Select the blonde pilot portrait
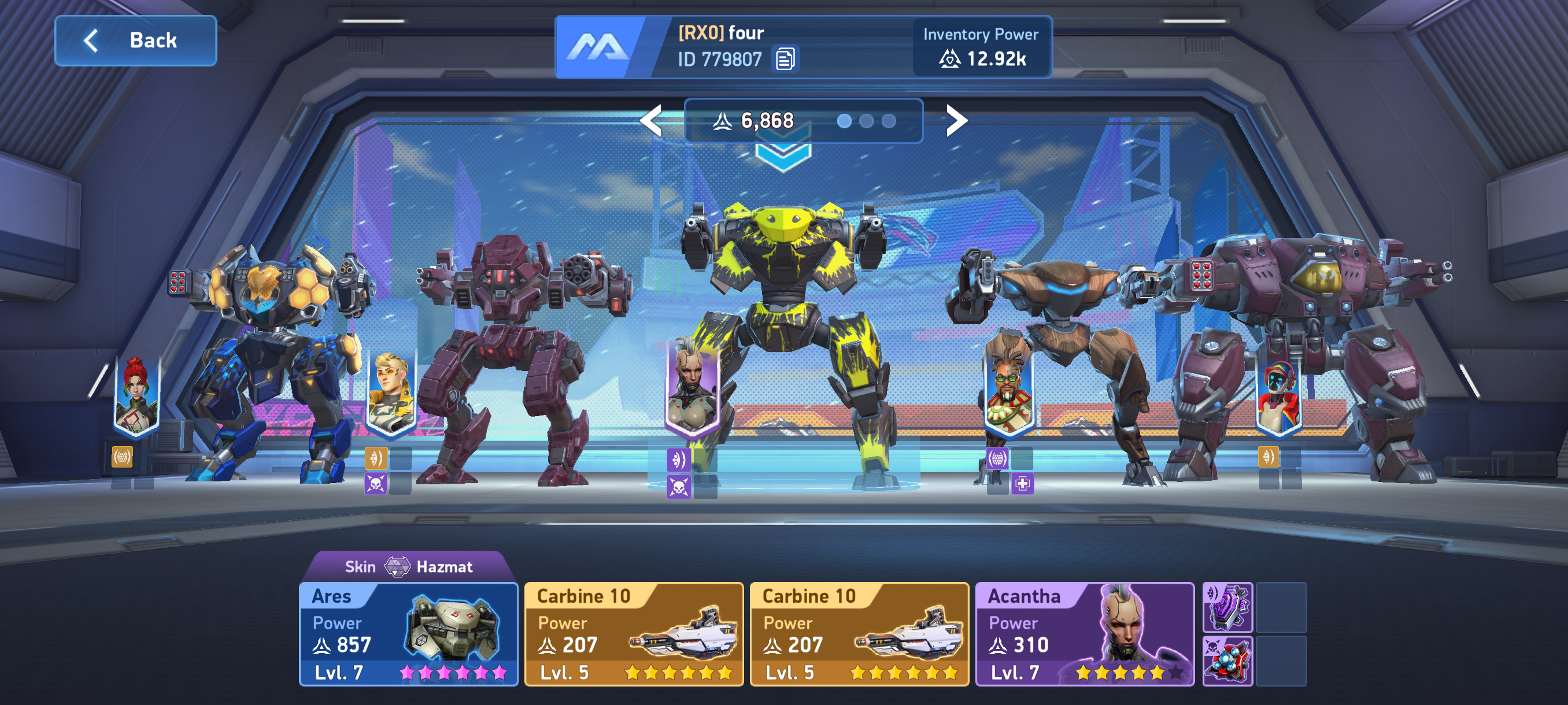 391,394
